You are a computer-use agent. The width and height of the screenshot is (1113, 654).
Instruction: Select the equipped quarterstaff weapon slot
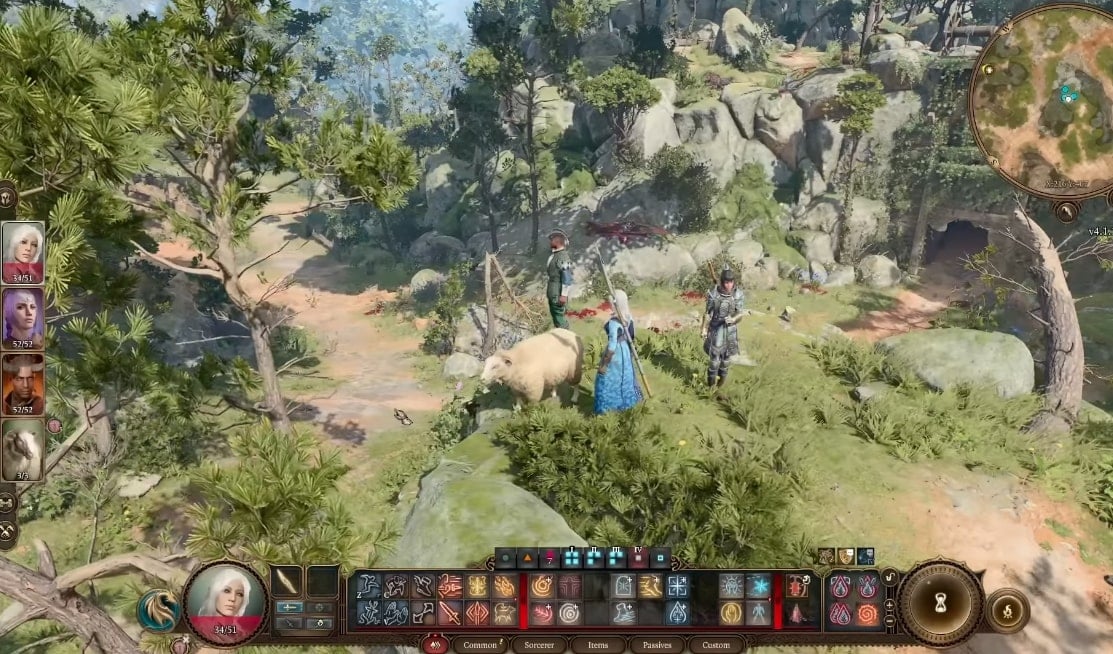pos(289,582)
